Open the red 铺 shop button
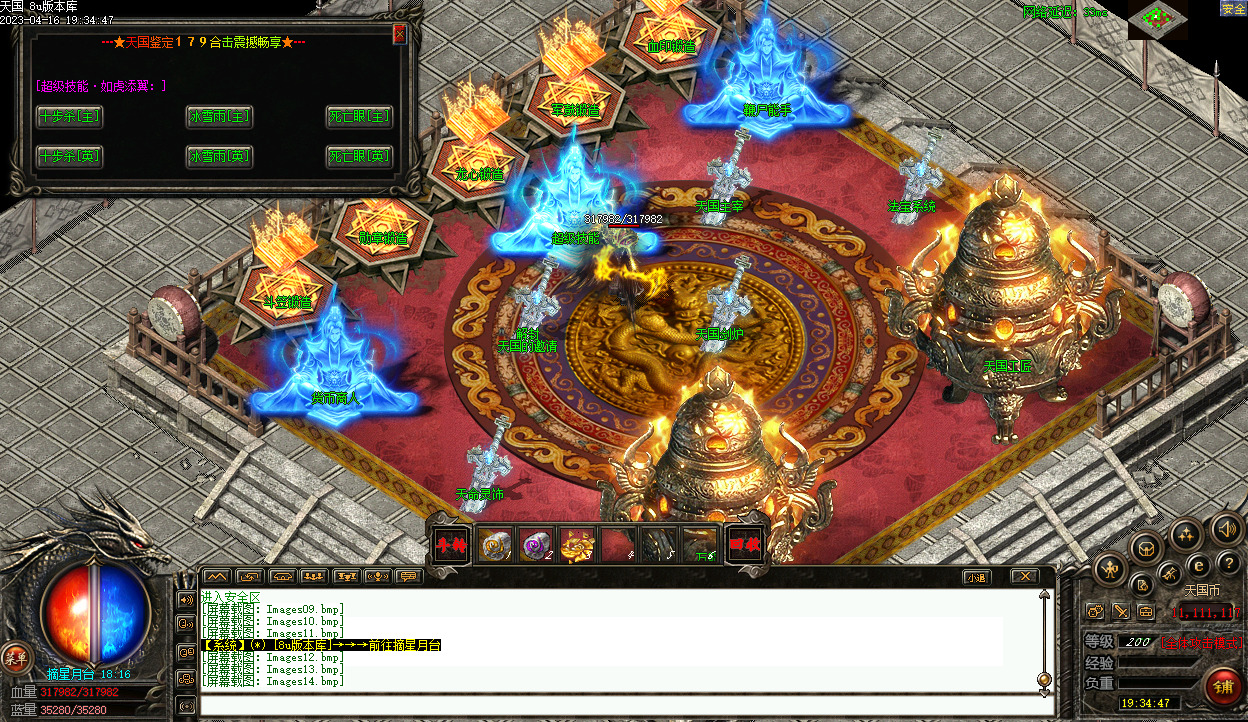The width and height of the screenshot is (1248, 722). 1223,688
